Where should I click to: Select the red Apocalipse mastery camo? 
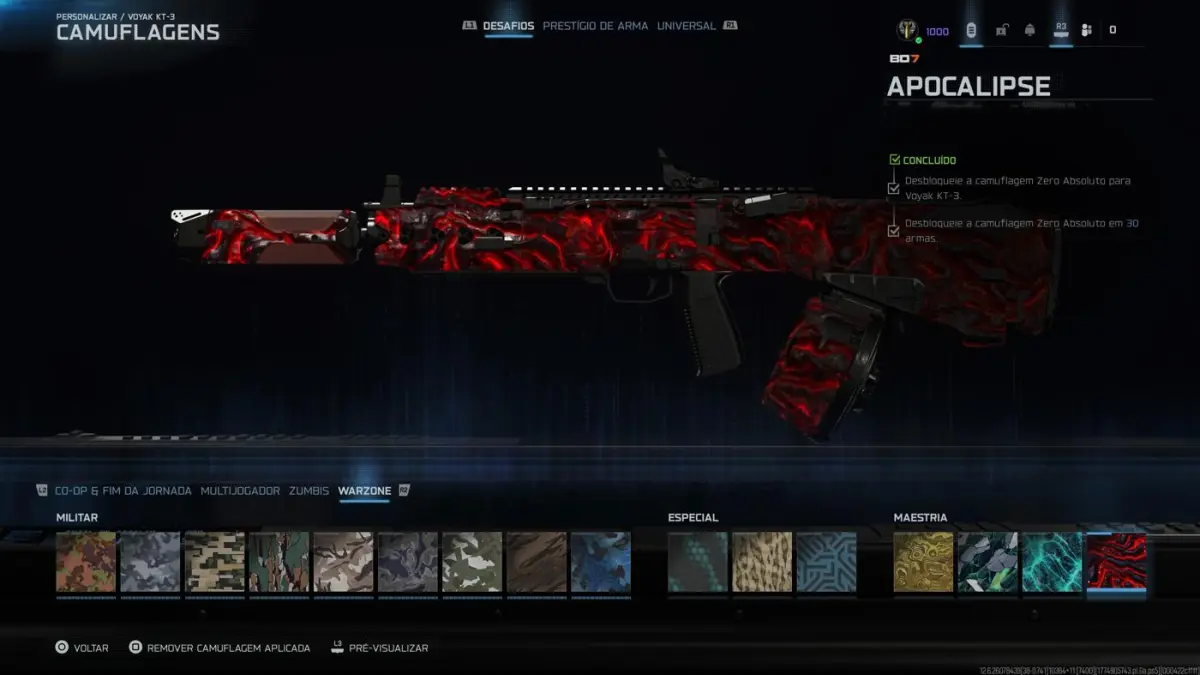coord(1116,562)
